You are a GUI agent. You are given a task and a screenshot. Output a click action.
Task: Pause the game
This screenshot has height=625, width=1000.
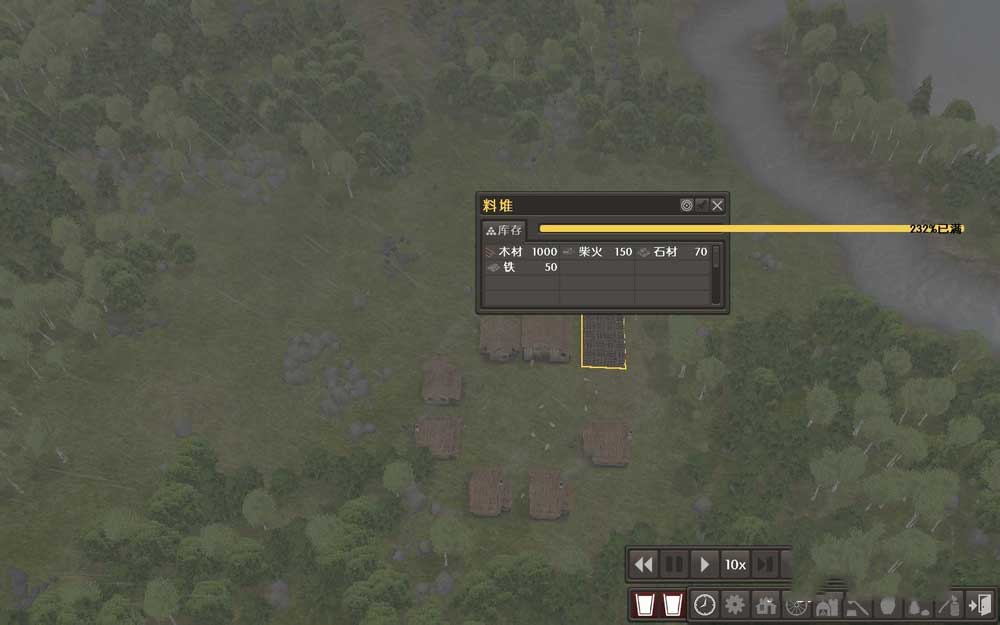pyautogui.click(x=674, y=564)
